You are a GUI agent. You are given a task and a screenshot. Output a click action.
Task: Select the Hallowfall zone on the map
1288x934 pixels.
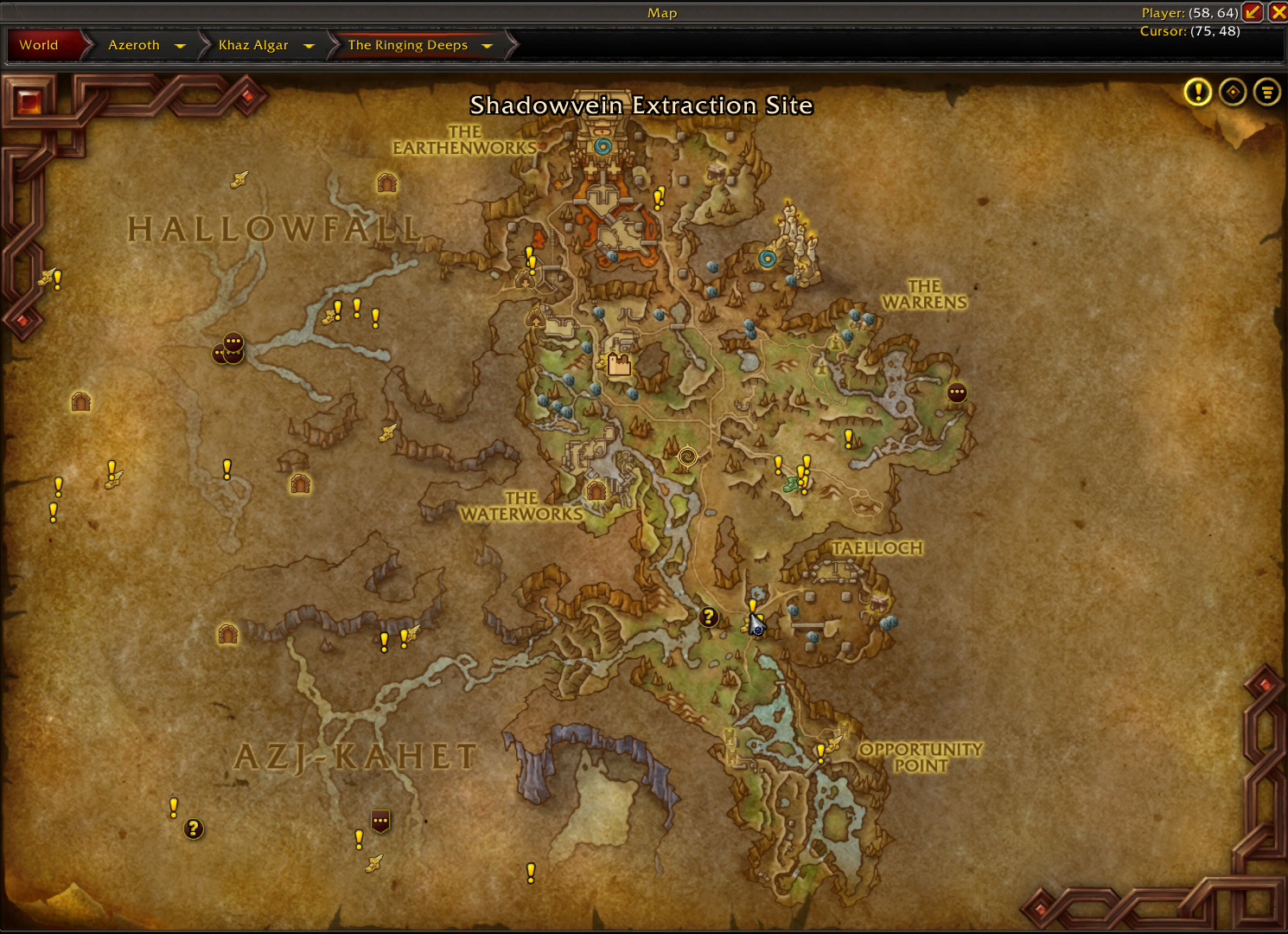274,229
